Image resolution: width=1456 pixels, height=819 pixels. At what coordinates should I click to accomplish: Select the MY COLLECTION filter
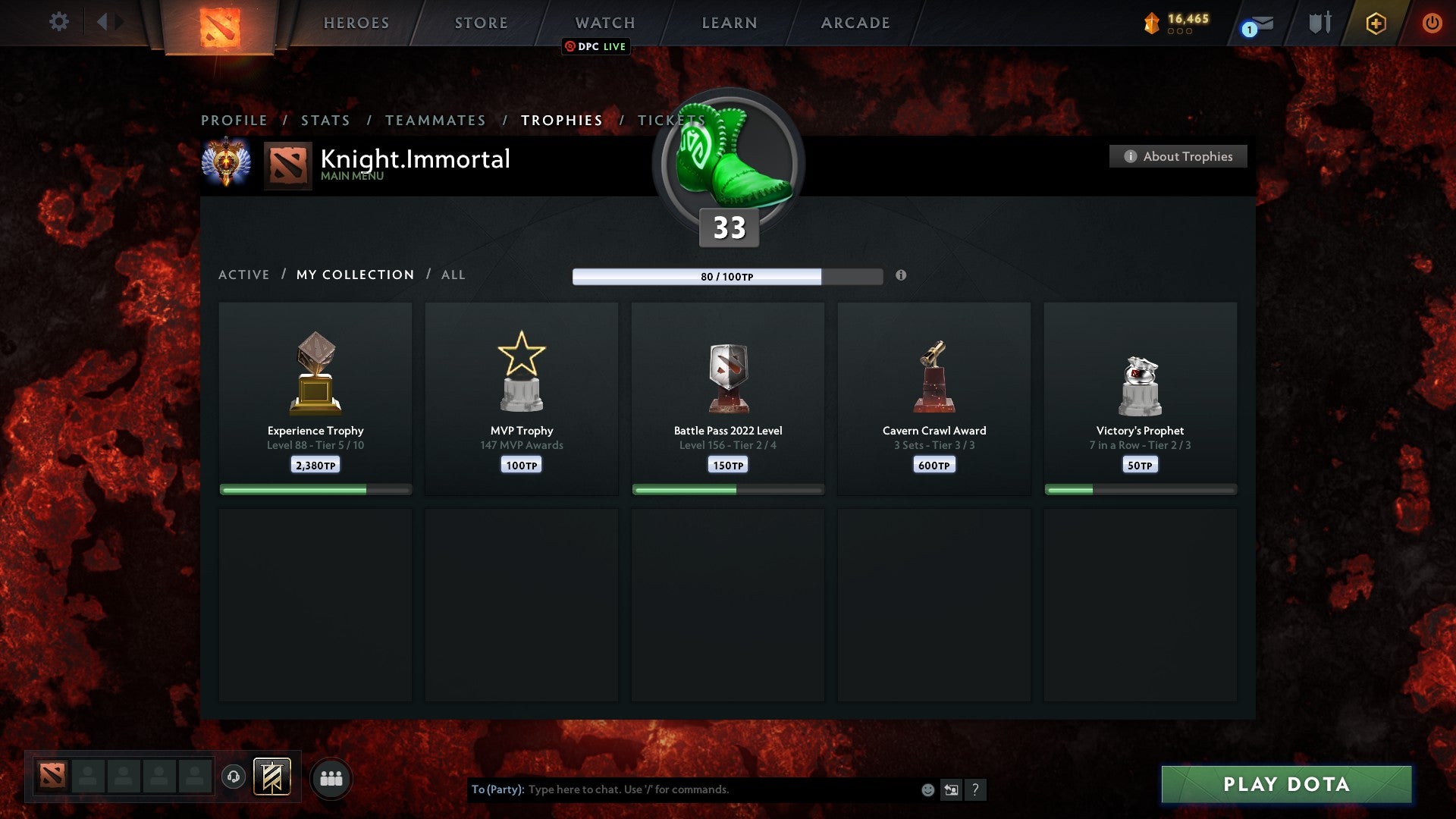[x=354, y=275]
